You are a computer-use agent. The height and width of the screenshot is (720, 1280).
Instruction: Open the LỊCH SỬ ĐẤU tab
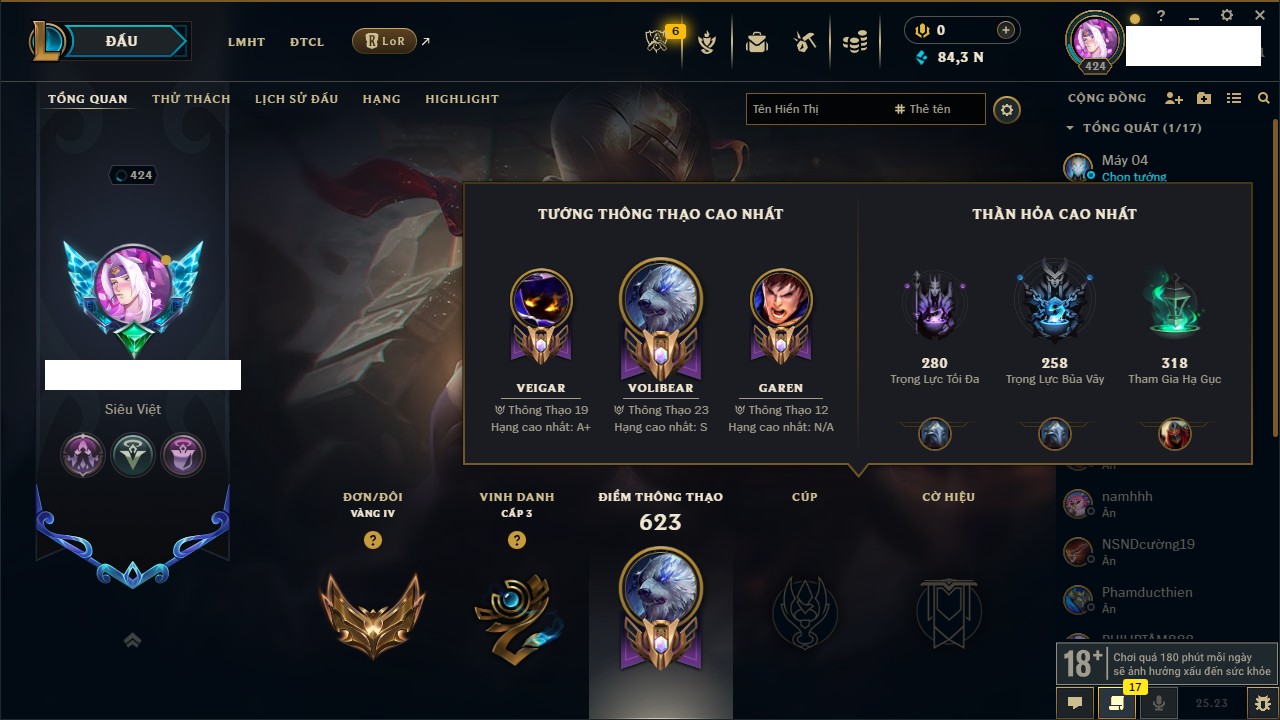tap(296, 99)
